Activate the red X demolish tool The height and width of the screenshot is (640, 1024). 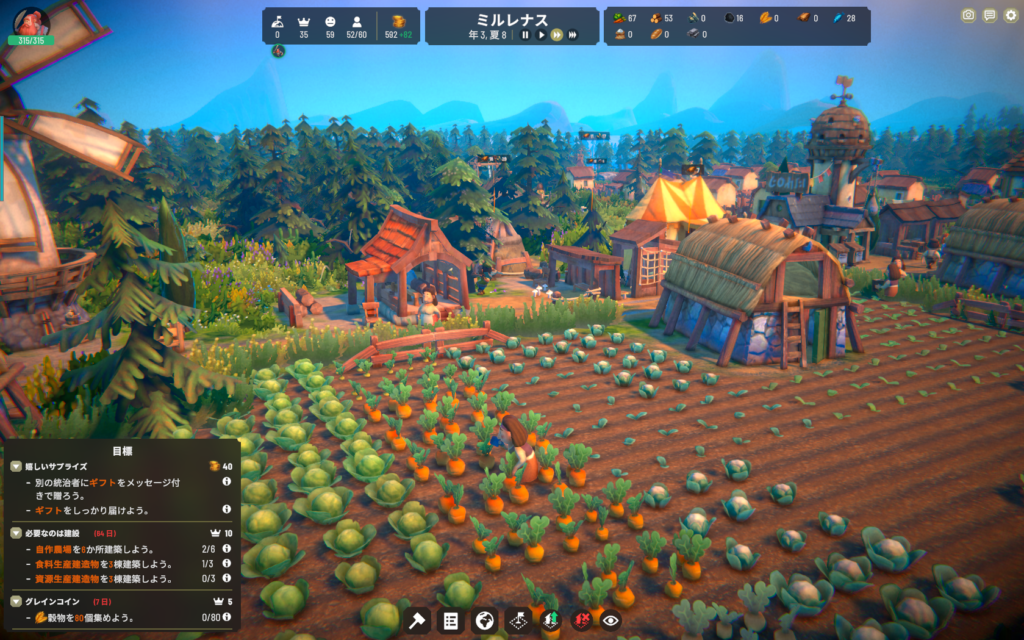[x=580, y=621]
